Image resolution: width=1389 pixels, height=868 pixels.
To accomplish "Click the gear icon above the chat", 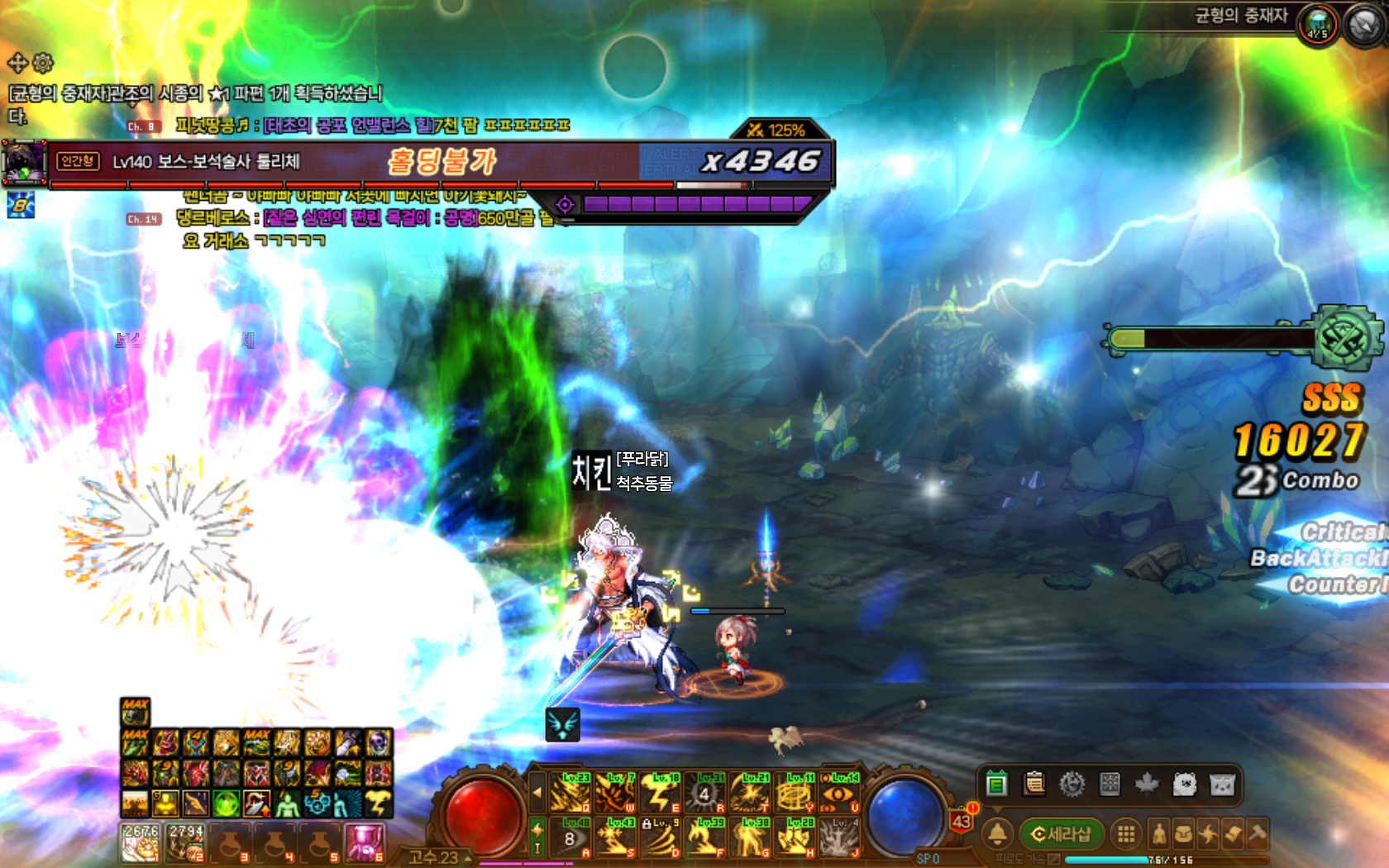I will (43, 62).
